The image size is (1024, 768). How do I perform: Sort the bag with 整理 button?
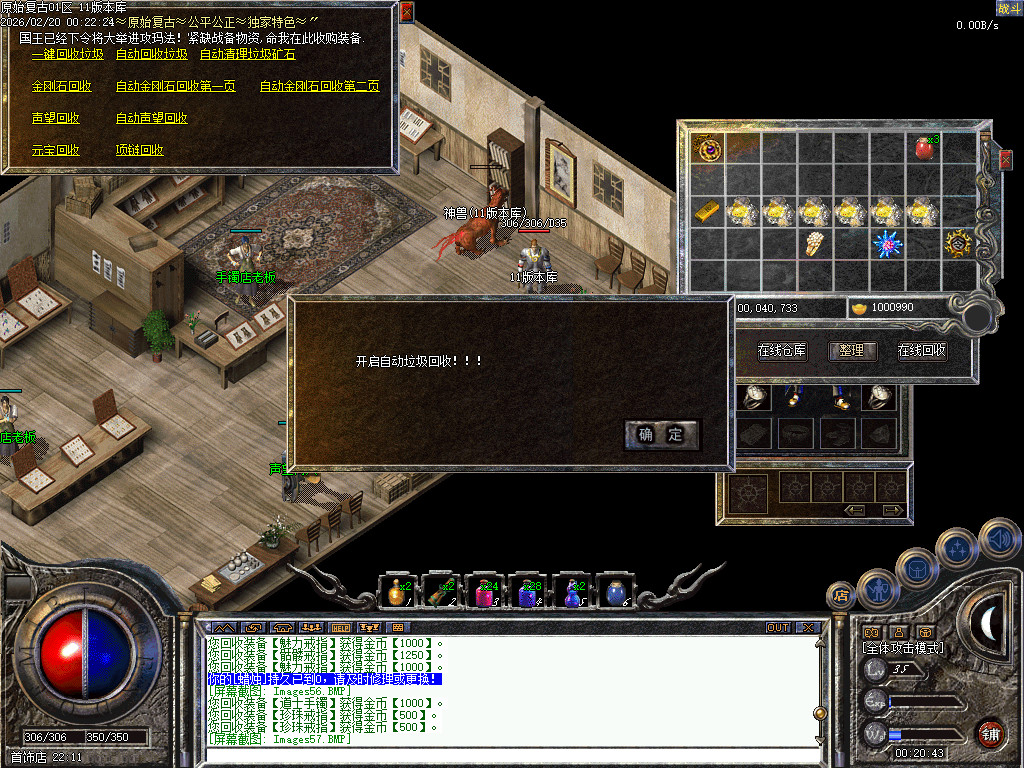851,351
